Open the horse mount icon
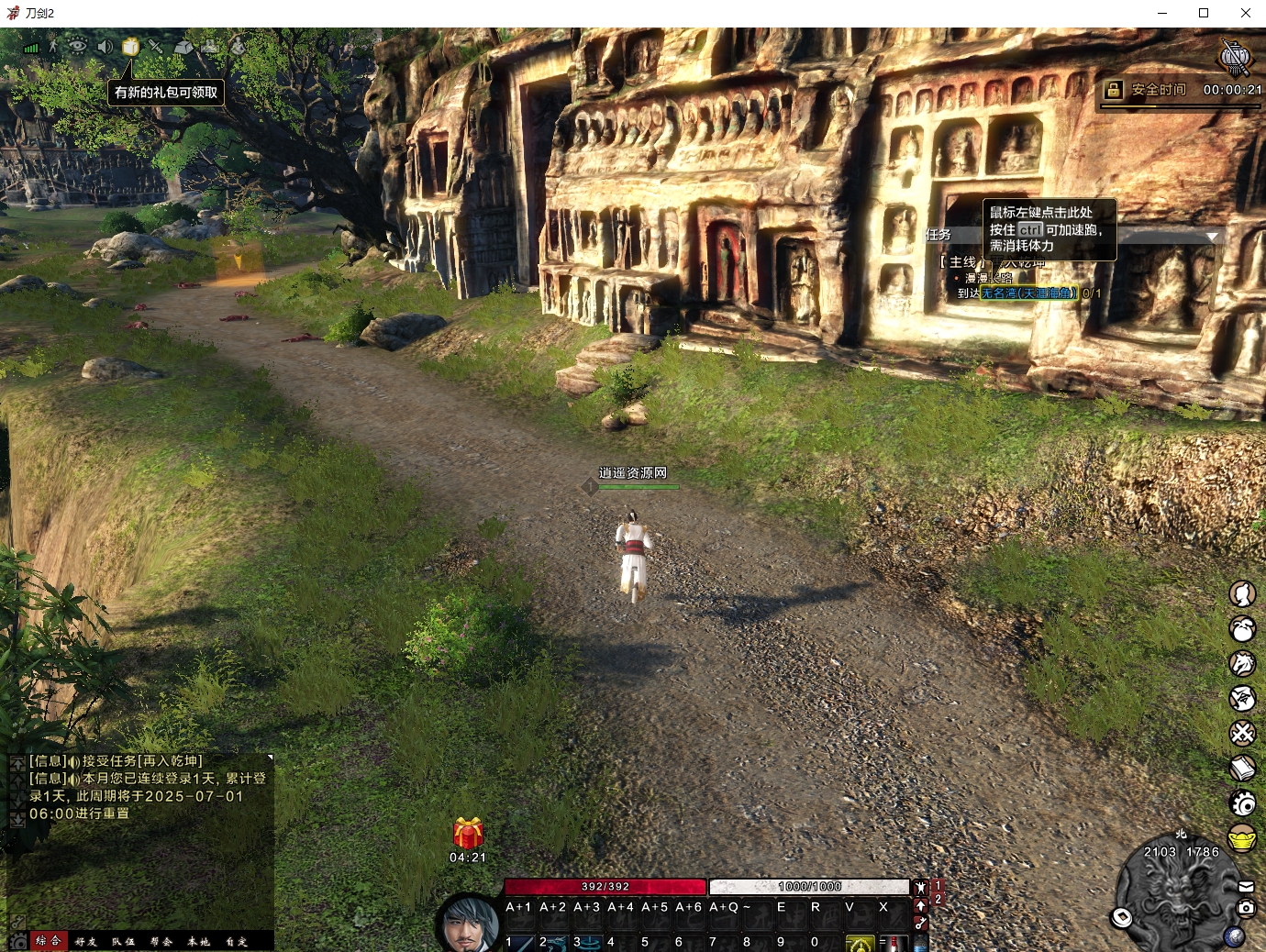Screen dimensions: 1266x952 [x=1242, y=663]
